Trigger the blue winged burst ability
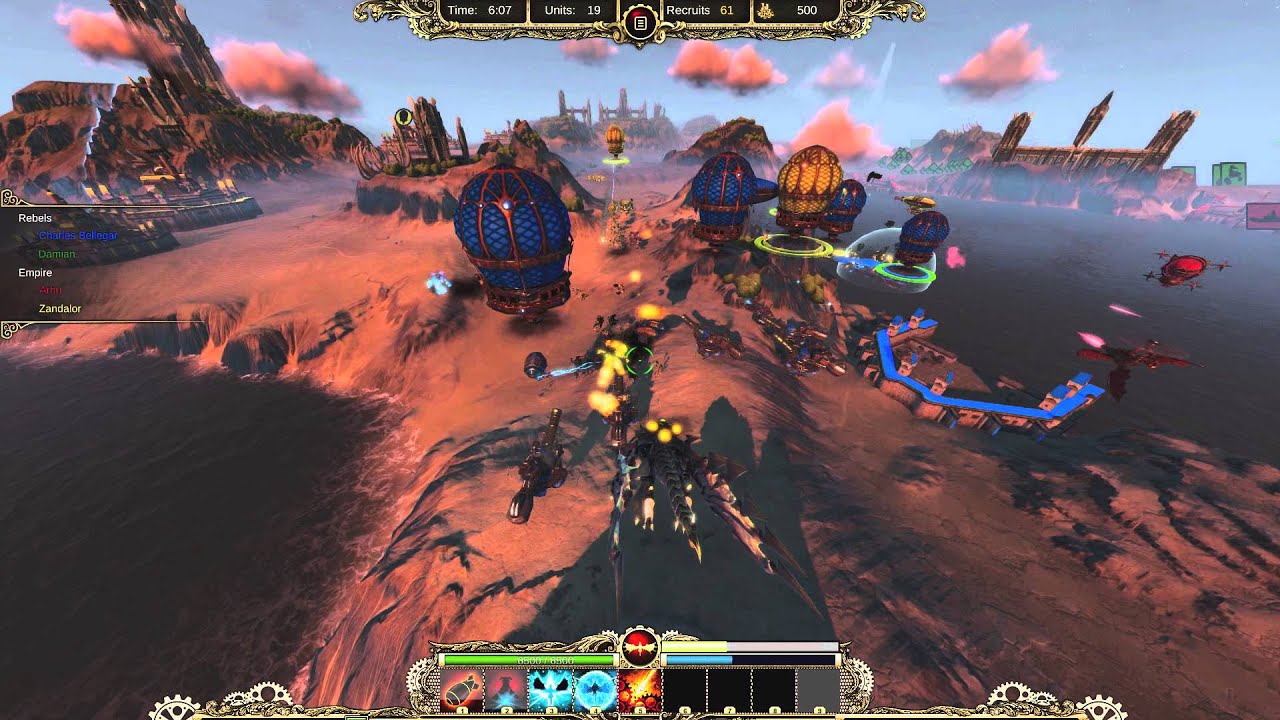Viewport: 1280px width, 720px height. pos(551,691)
